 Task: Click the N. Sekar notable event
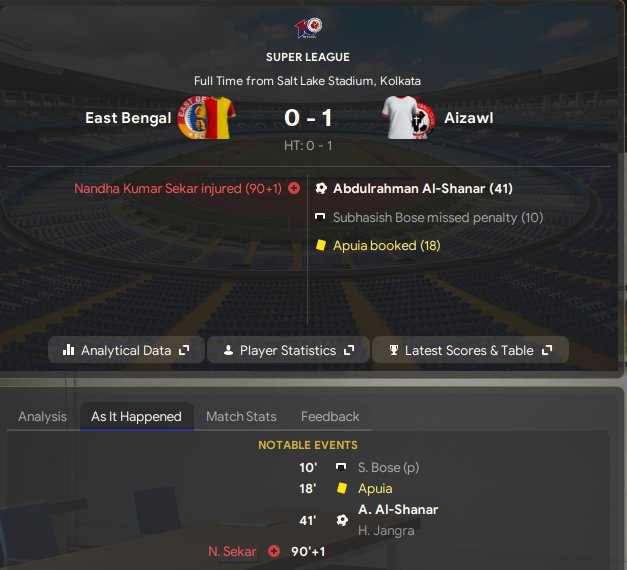coord(232,551)
